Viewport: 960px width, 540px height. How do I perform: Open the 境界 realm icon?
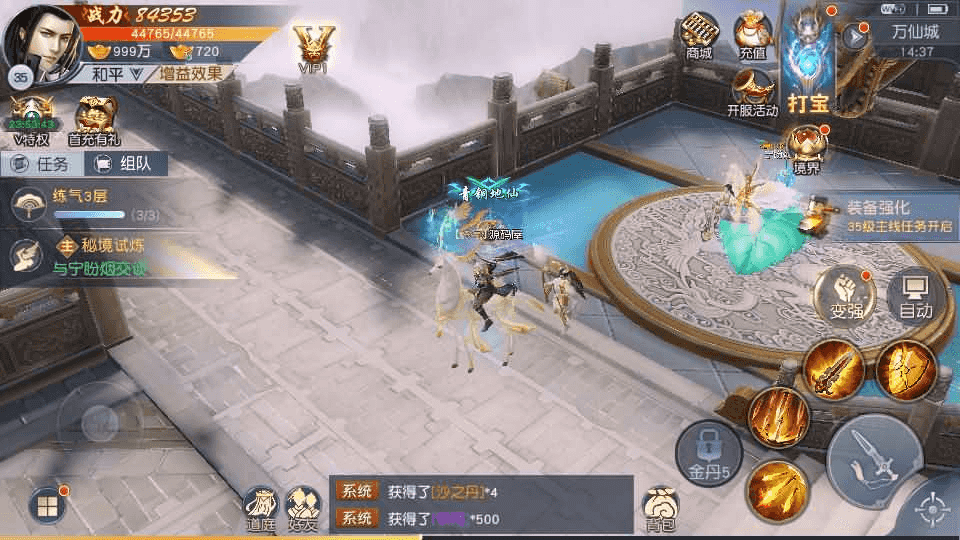click(x=807, y=148)
